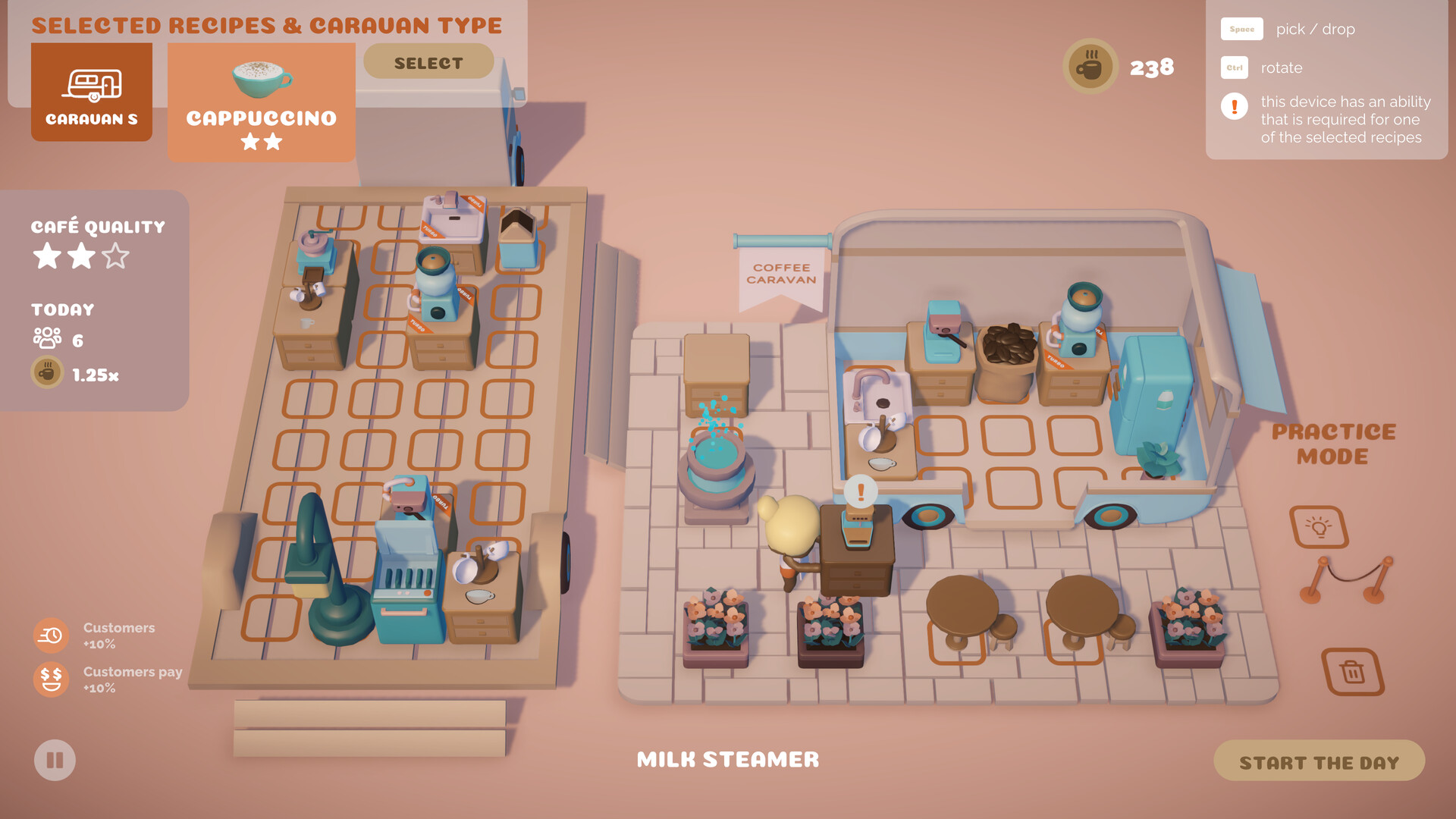Click the SELECT button to choose recipes
This screenshot has width=1456, height=819.
point(428,61)
